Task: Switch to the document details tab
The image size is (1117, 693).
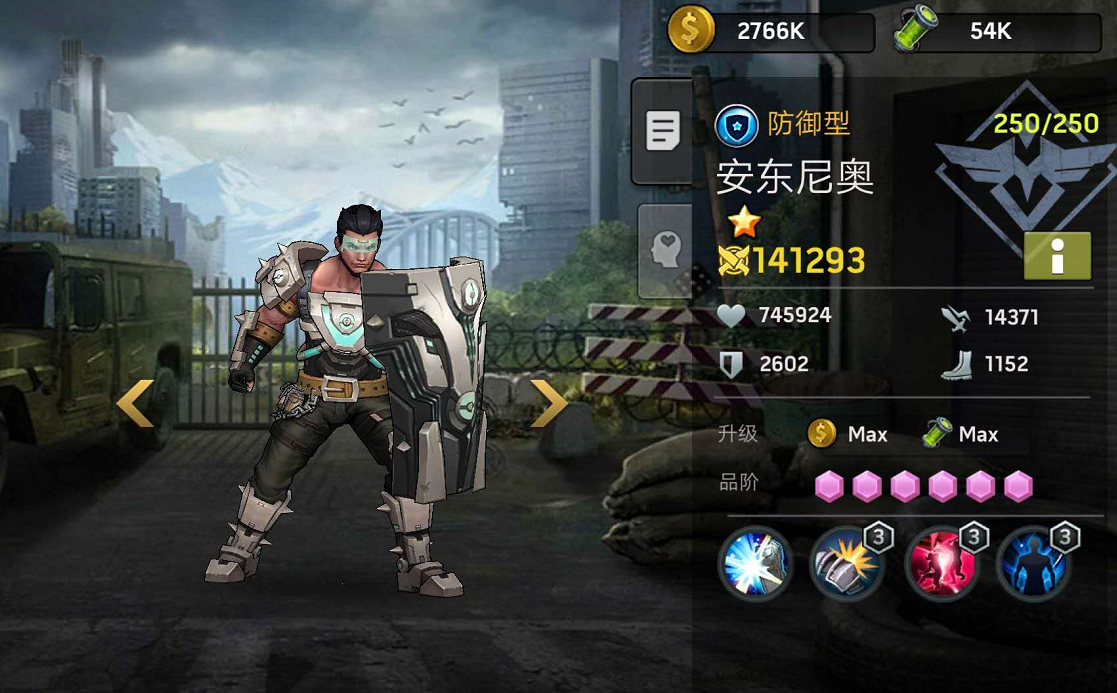Action: [663, 131]
